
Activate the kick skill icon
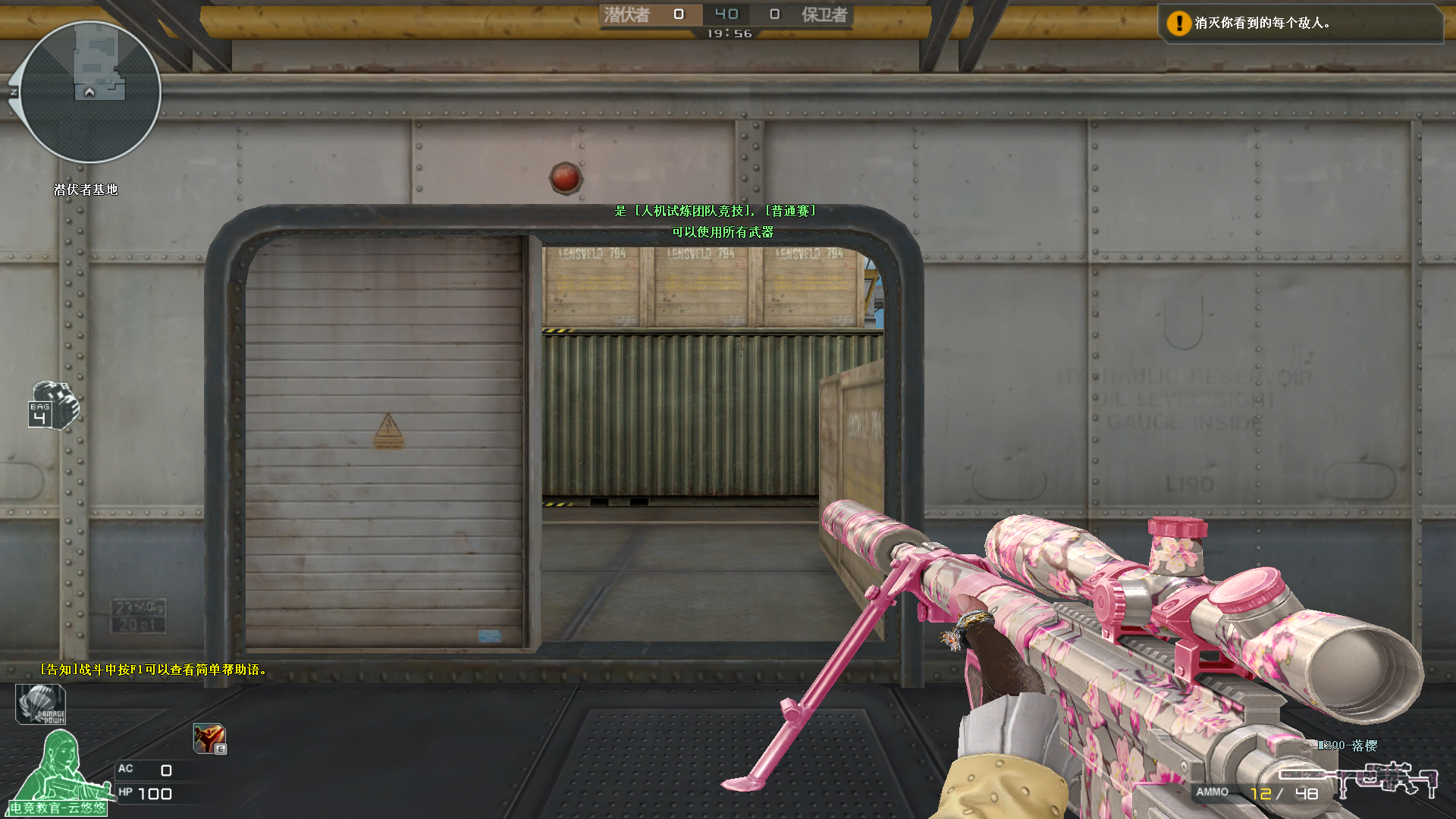click(x=209, y=738)
